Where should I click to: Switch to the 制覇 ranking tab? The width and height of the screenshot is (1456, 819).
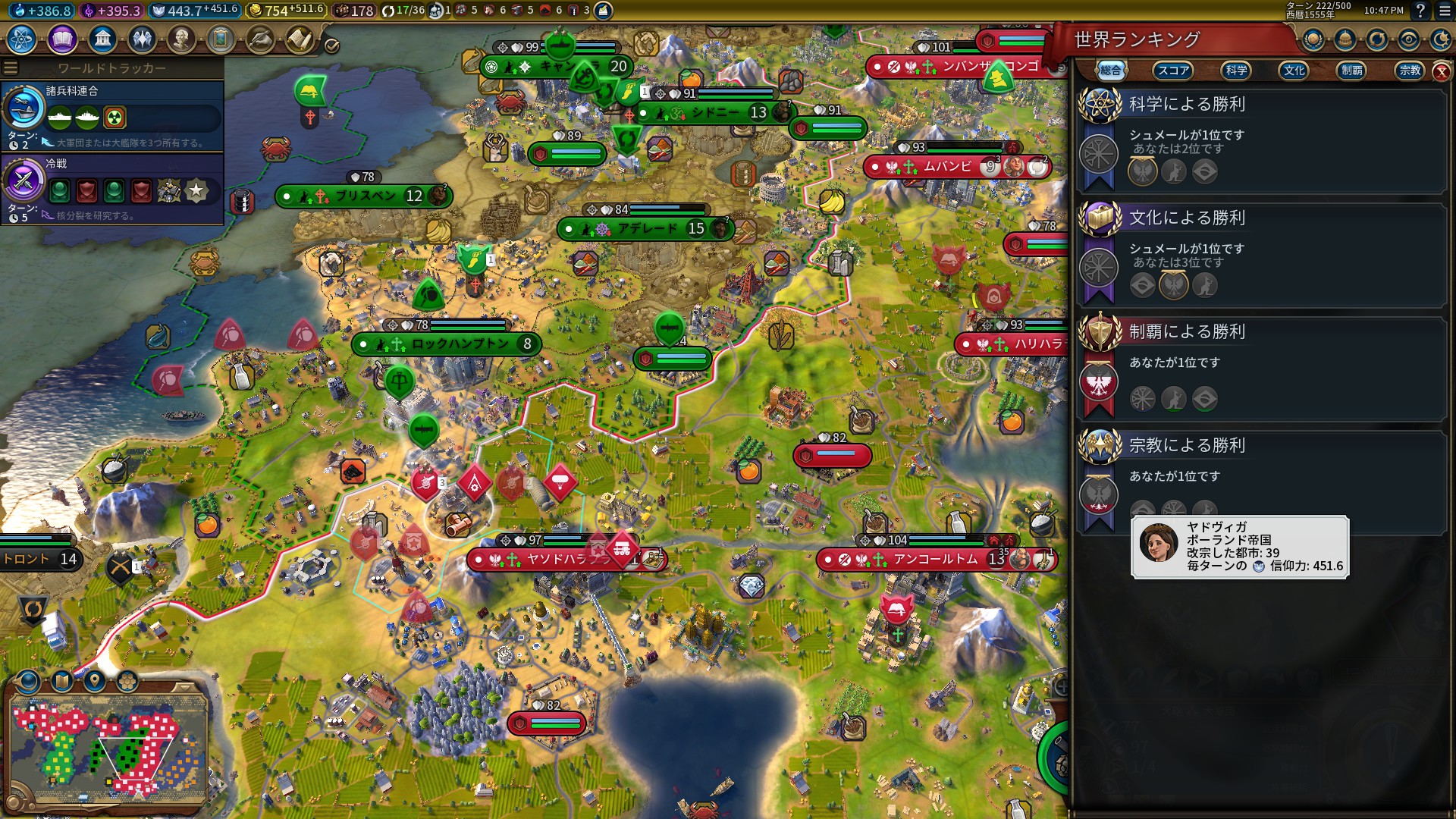pos(1352,71)
